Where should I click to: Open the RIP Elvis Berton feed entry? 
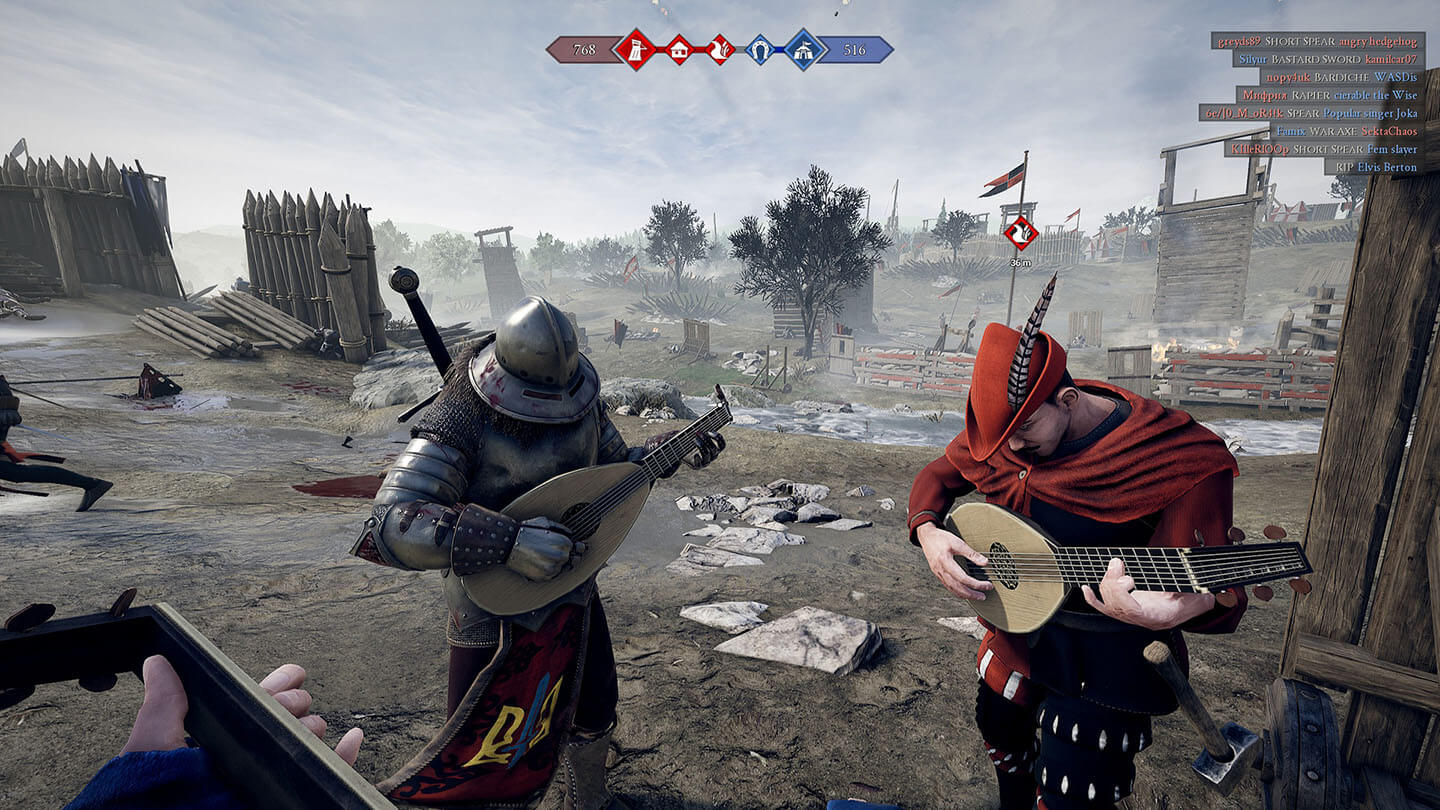(x=1377, y=167)
